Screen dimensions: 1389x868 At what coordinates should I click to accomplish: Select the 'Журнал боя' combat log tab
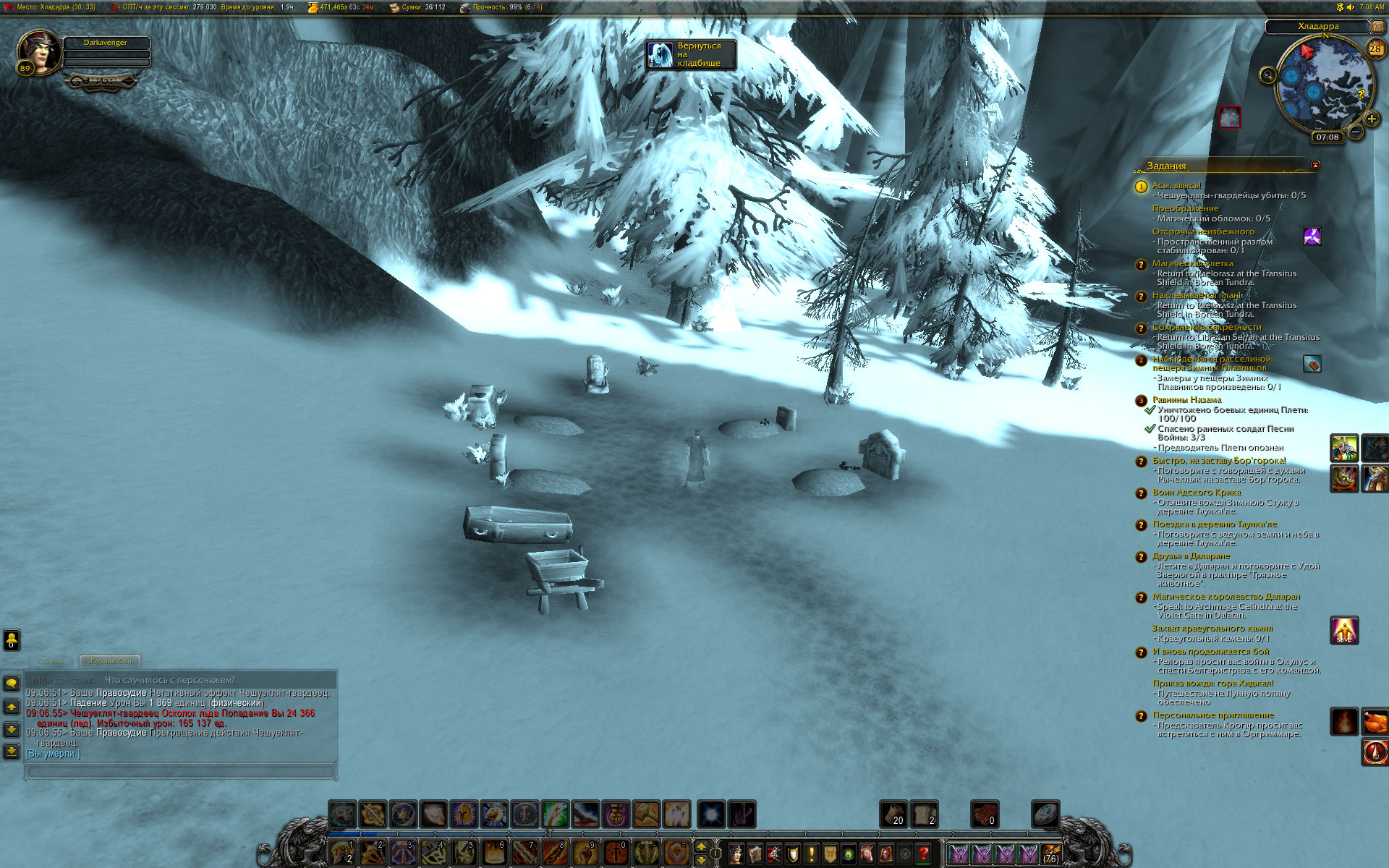[x=110, y=661]
